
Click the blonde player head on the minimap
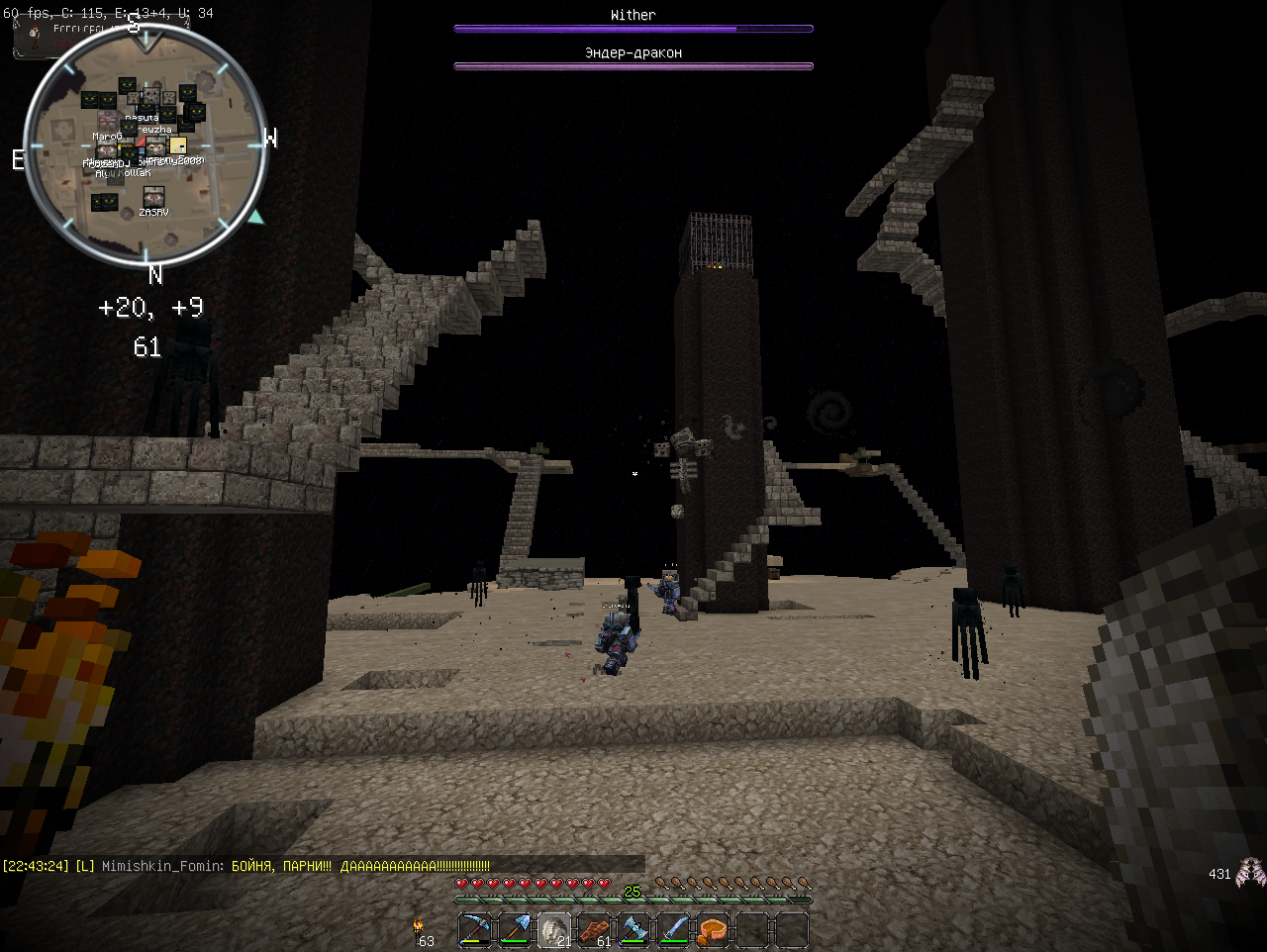click(178, 145)
